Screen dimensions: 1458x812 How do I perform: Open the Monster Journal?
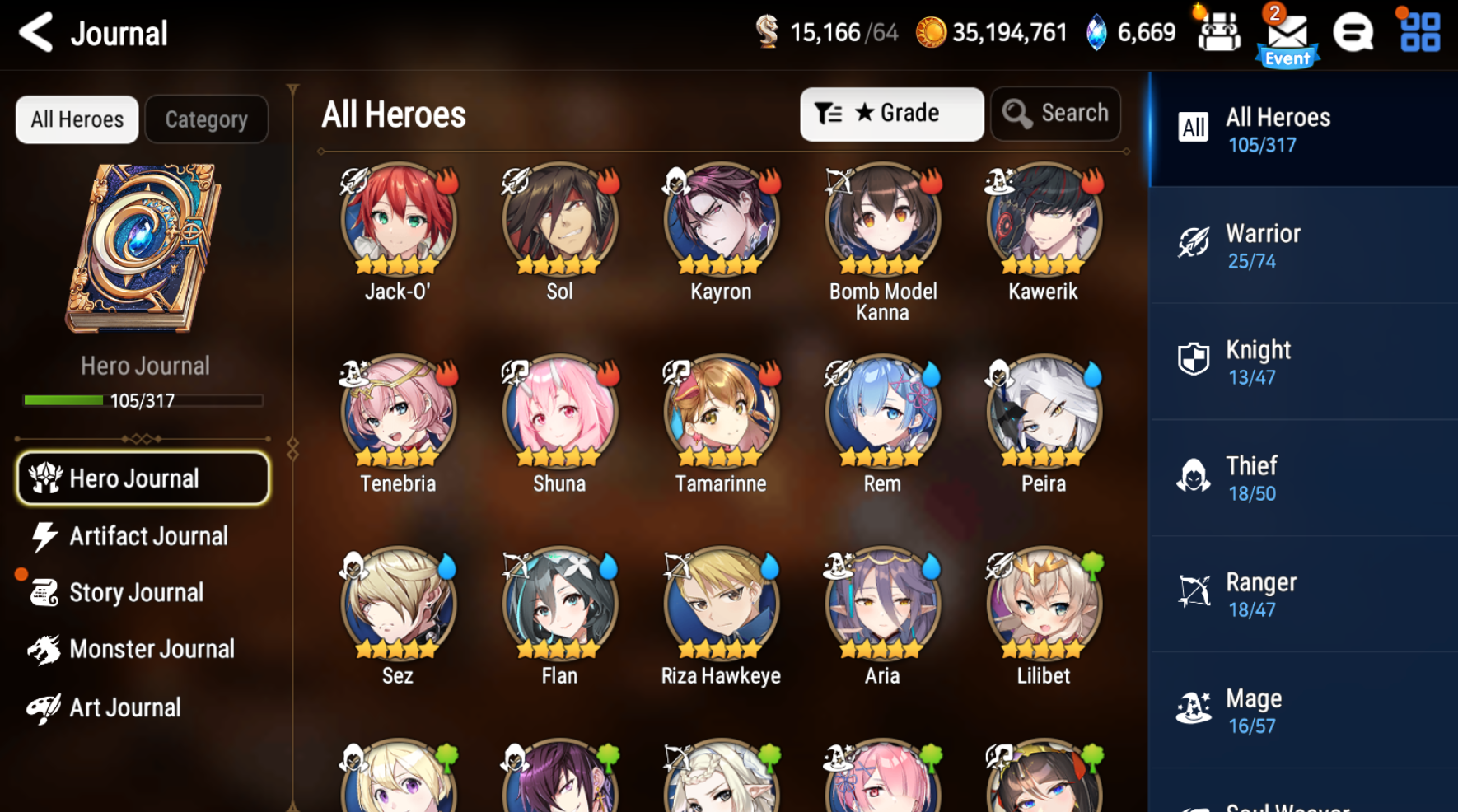152,649
